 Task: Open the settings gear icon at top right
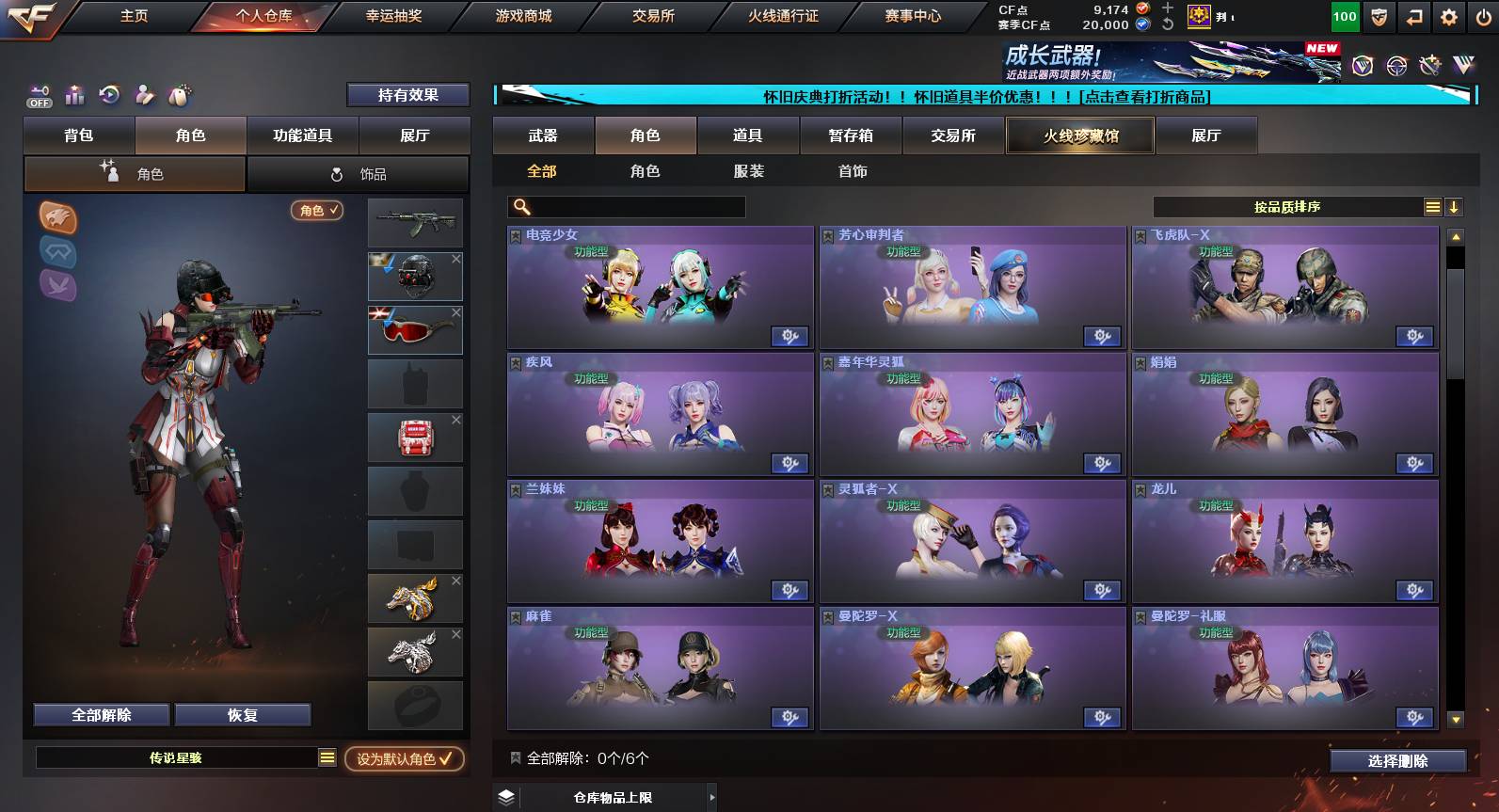pyautogui.click(x=1450, y=16)
